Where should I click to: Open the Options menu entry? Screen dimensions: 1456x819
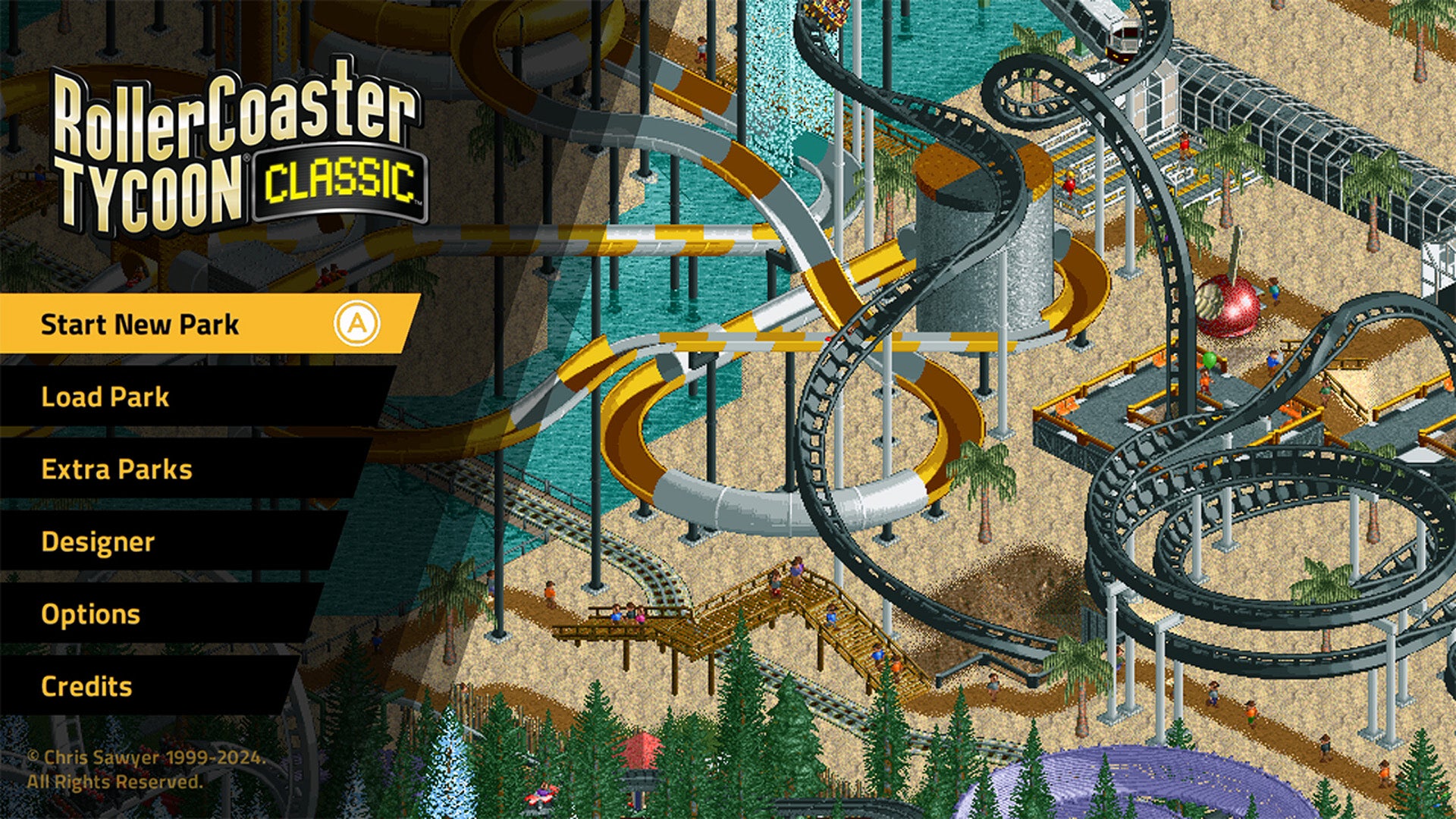(91, 613)
